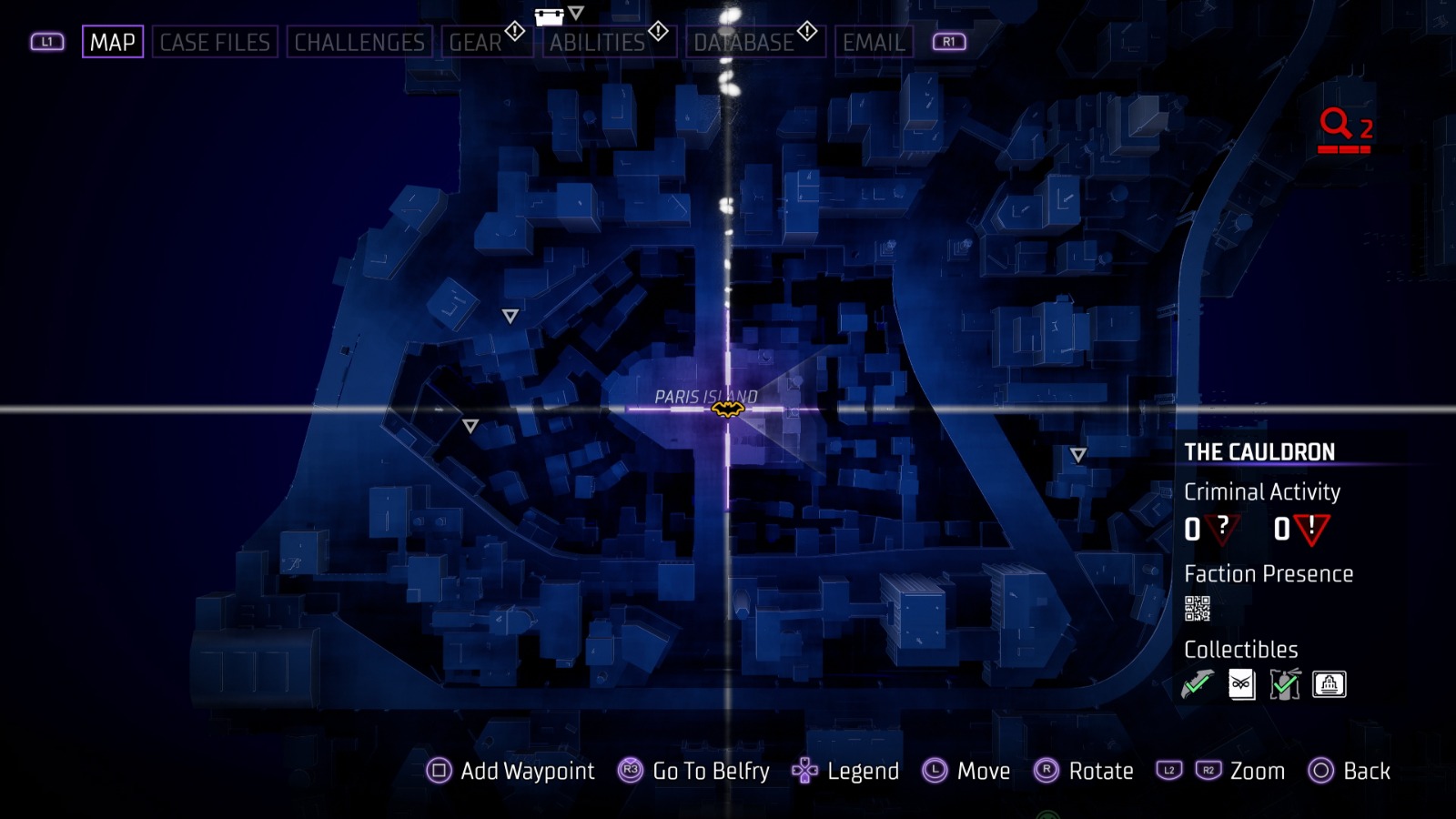Open the DATABASE tab
This screenshot has width=1456, height=819.
pos(746,41)
